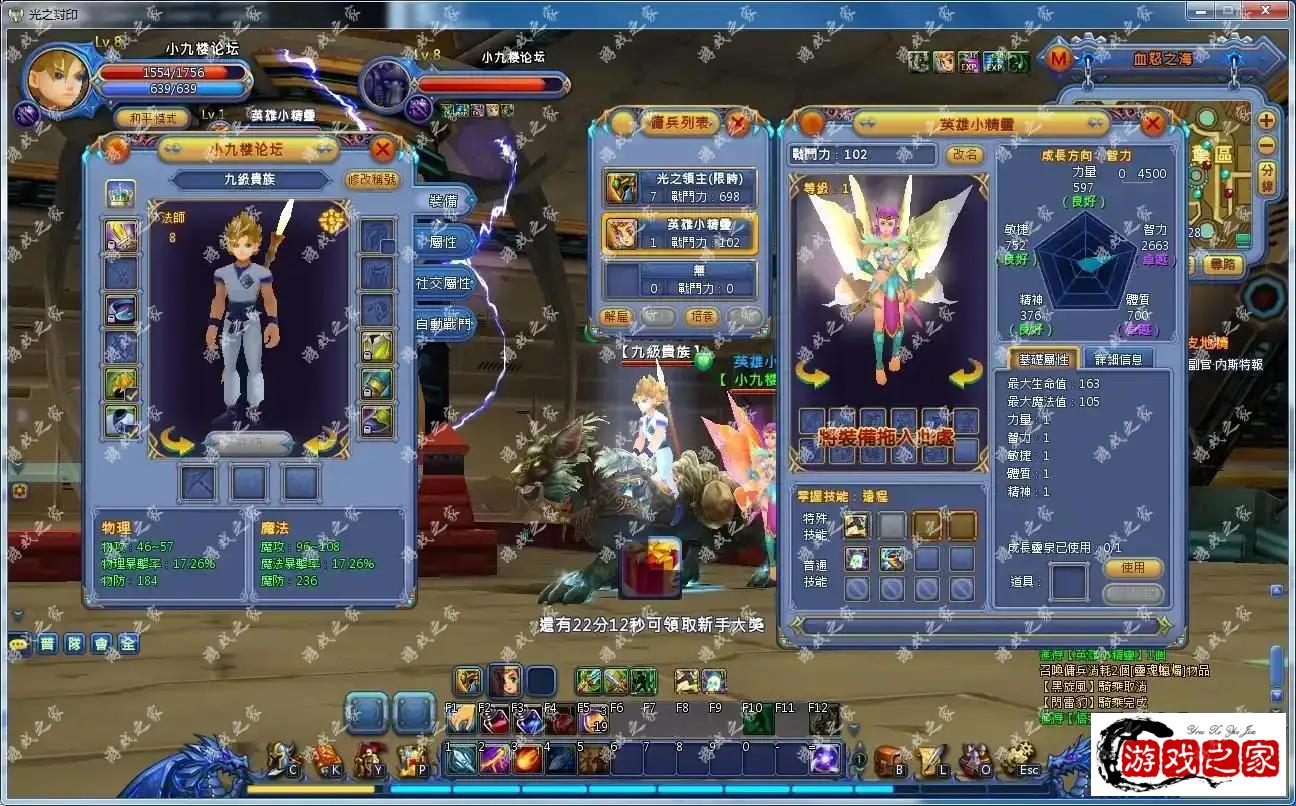The width and height of the screenshot is (1296, 806).
Task: Click the empty 道具 item slot
Action: click(1070, 580)
